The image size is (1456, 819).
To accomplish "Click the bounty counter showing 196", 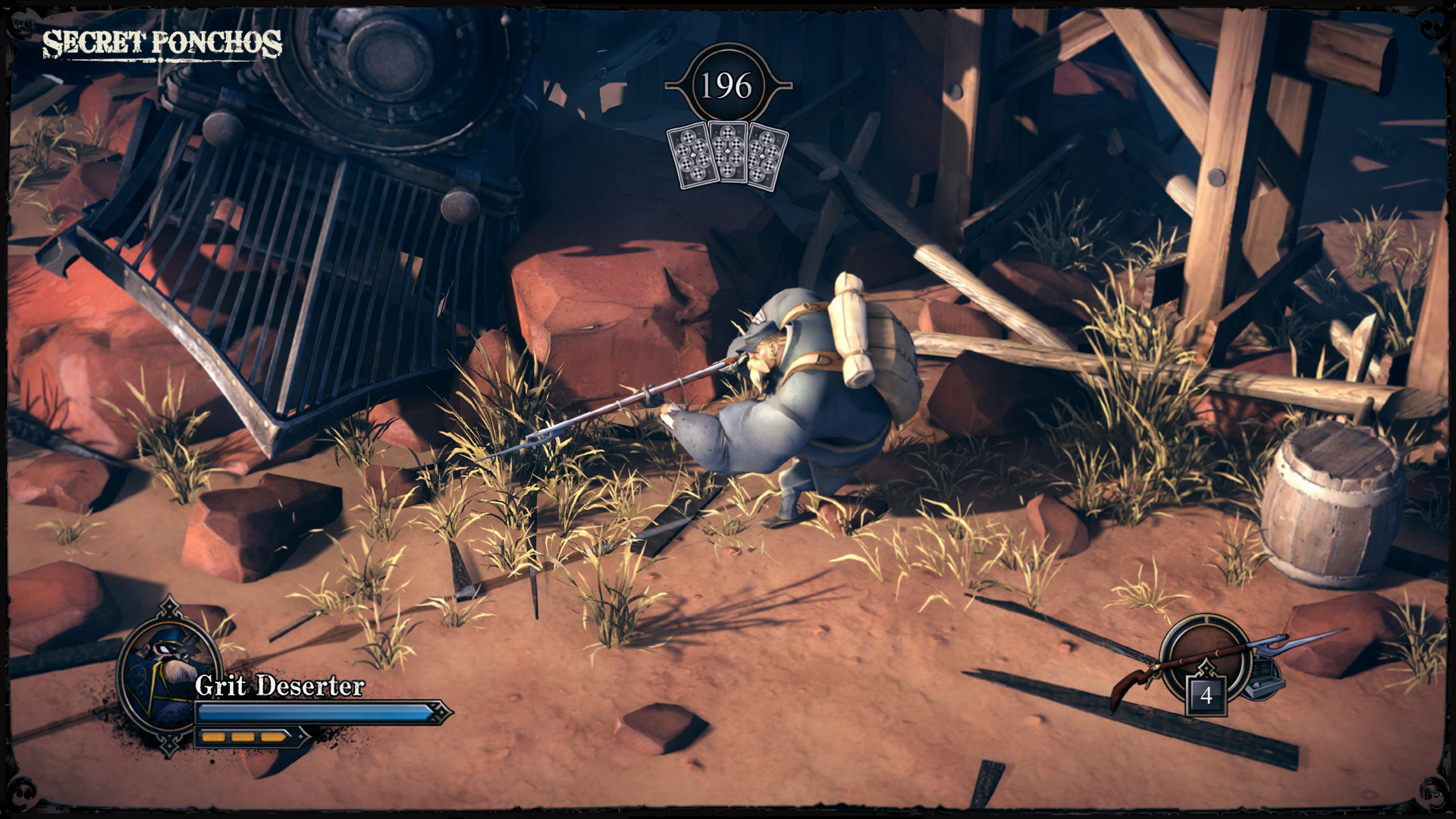I will pos(726,83).
